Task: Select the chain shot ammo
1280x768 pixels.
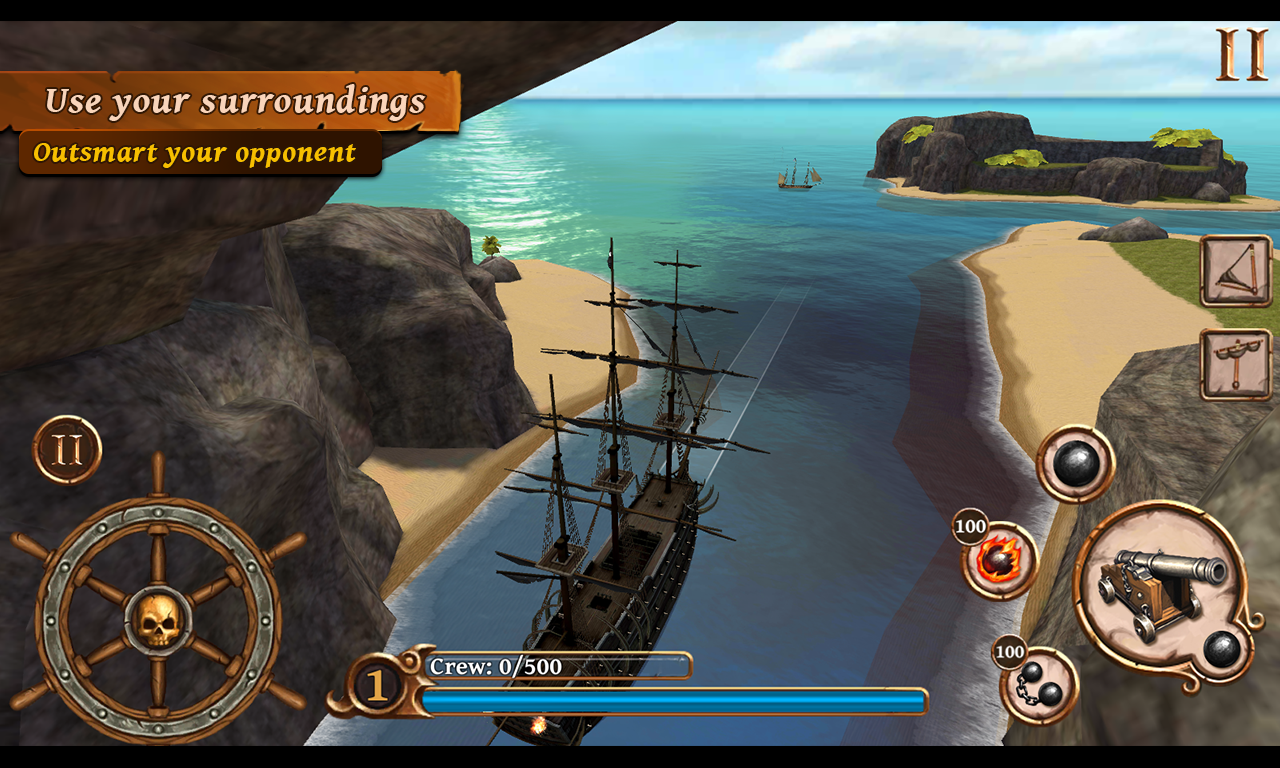Action: pos(1039,686)
